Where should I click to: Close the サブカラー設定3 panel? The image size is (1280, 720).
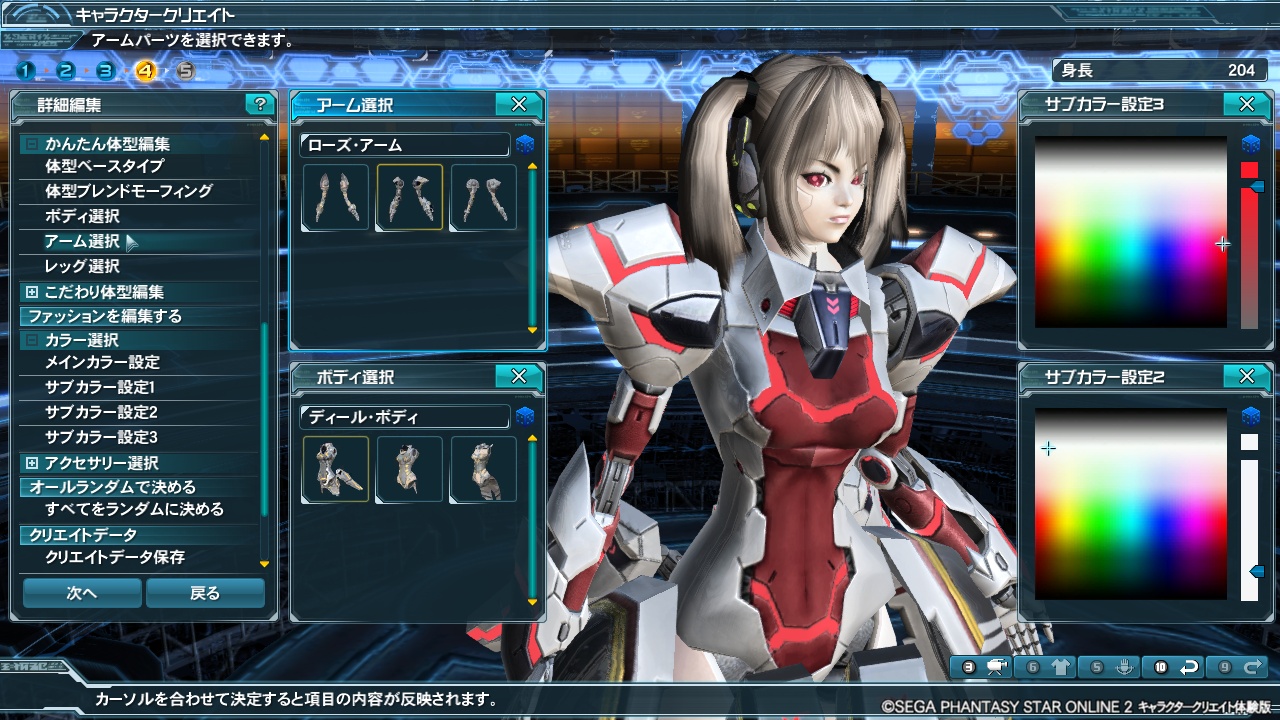1246,104
